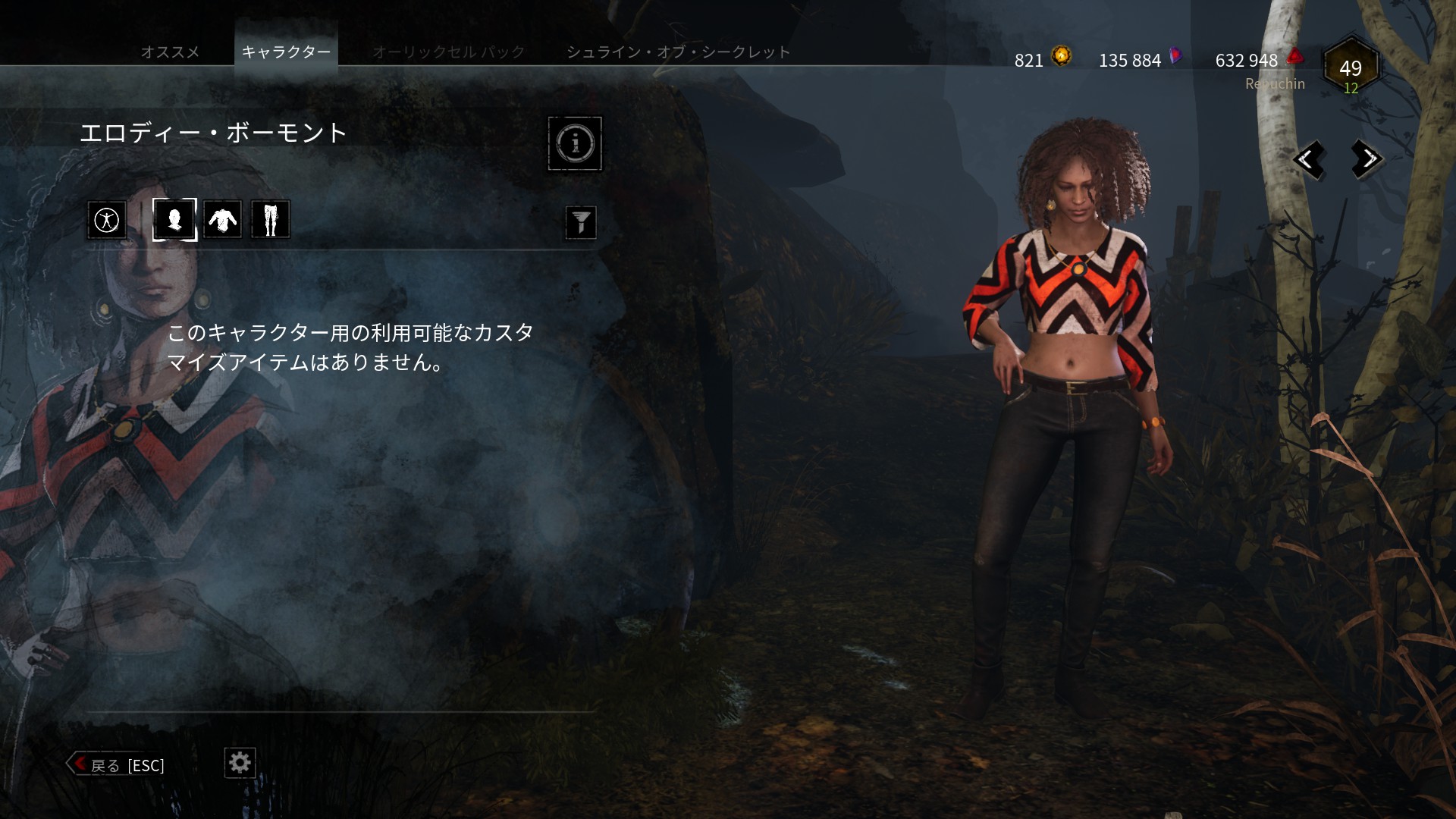Image resolution: width=1456 pixels, height=819 pixels.
Task: Open the シュライン・オブ・シークレット tab
Action: [x=677, y=52]
